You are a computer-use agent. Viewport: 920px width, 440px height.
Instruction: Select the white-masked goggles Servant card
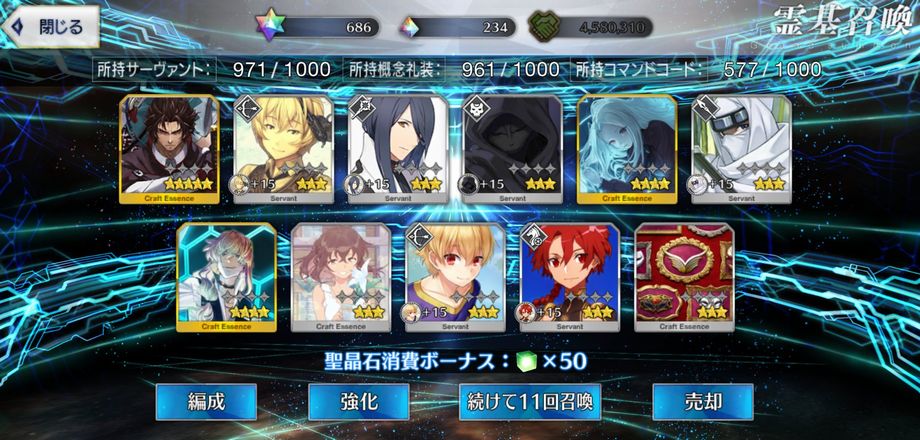741,148
